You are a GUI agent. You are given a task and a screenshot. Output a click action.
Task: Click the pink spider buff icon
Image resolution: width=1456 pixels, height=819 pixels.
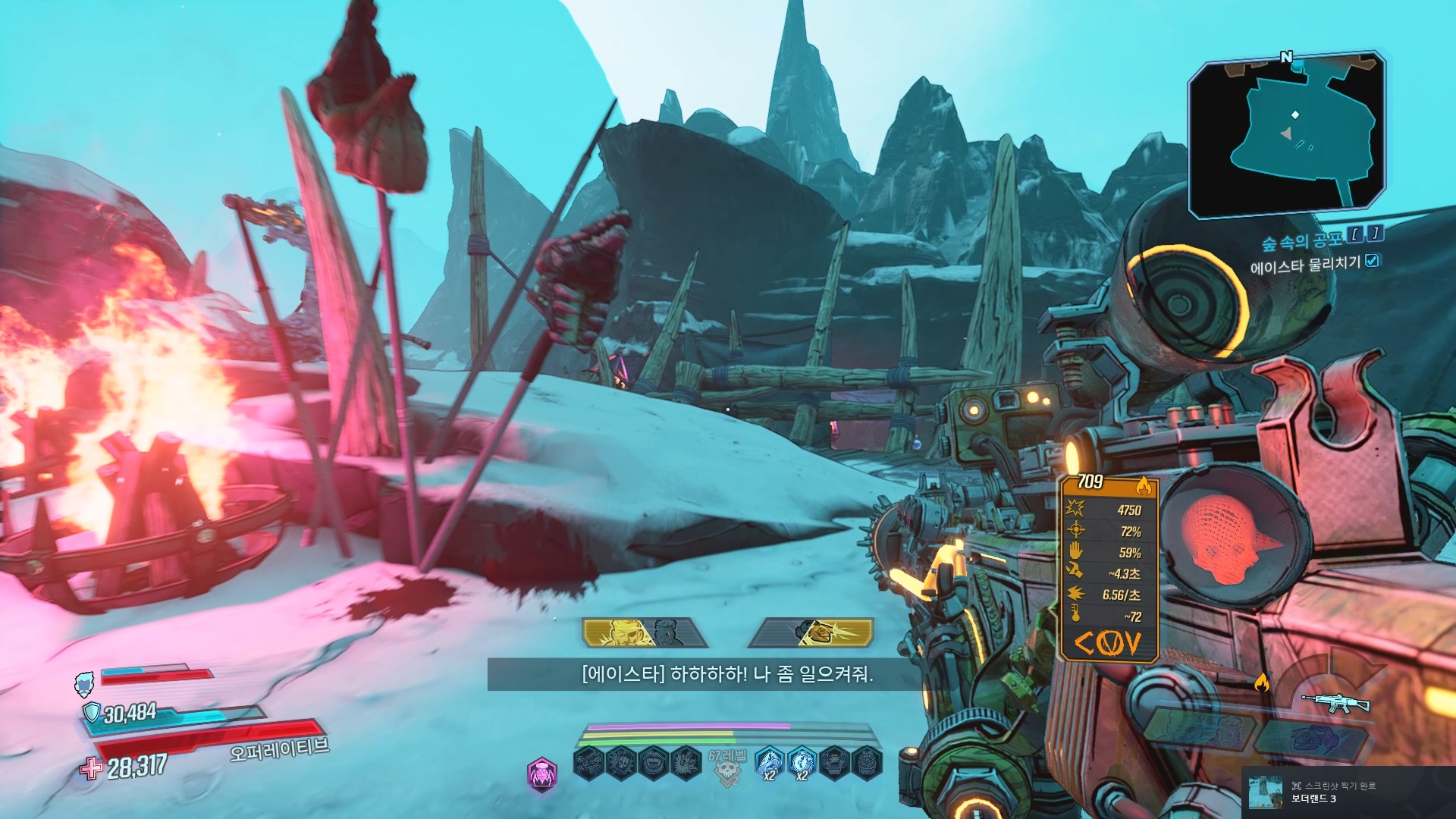click(542, 773)
